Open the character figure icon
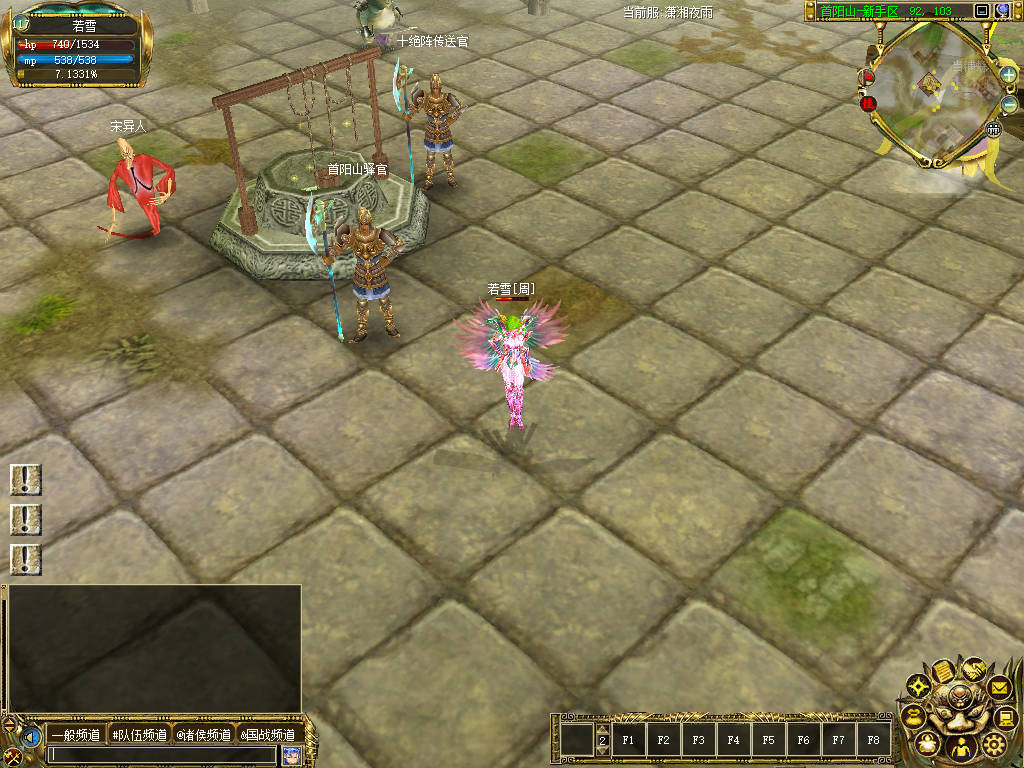The width and height of the screenshot is (1024, 768). pyautogui.click(x=960, y=748)
